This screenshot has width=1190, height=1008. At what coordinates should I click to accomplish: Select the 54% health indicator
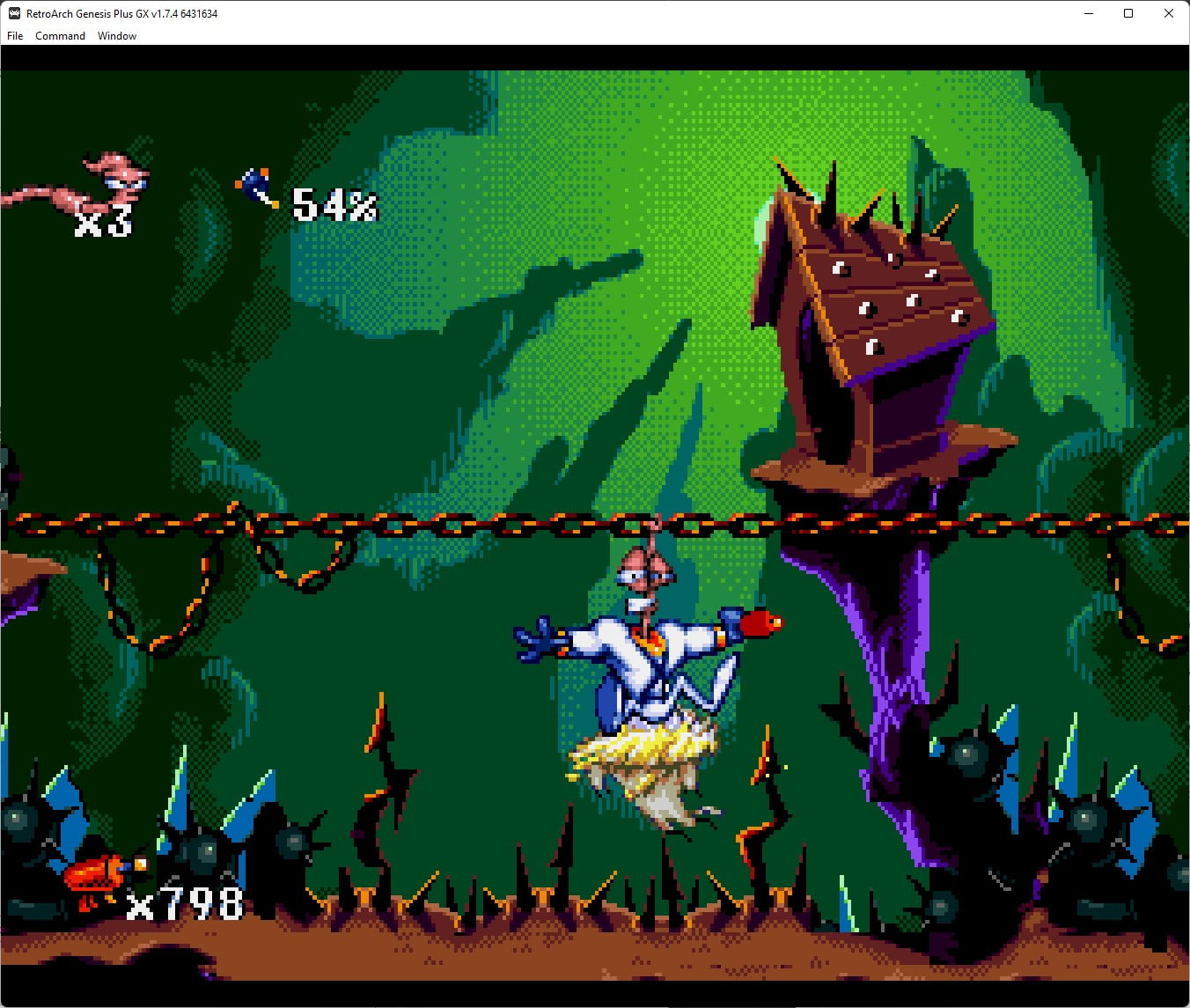click(332, 205)
